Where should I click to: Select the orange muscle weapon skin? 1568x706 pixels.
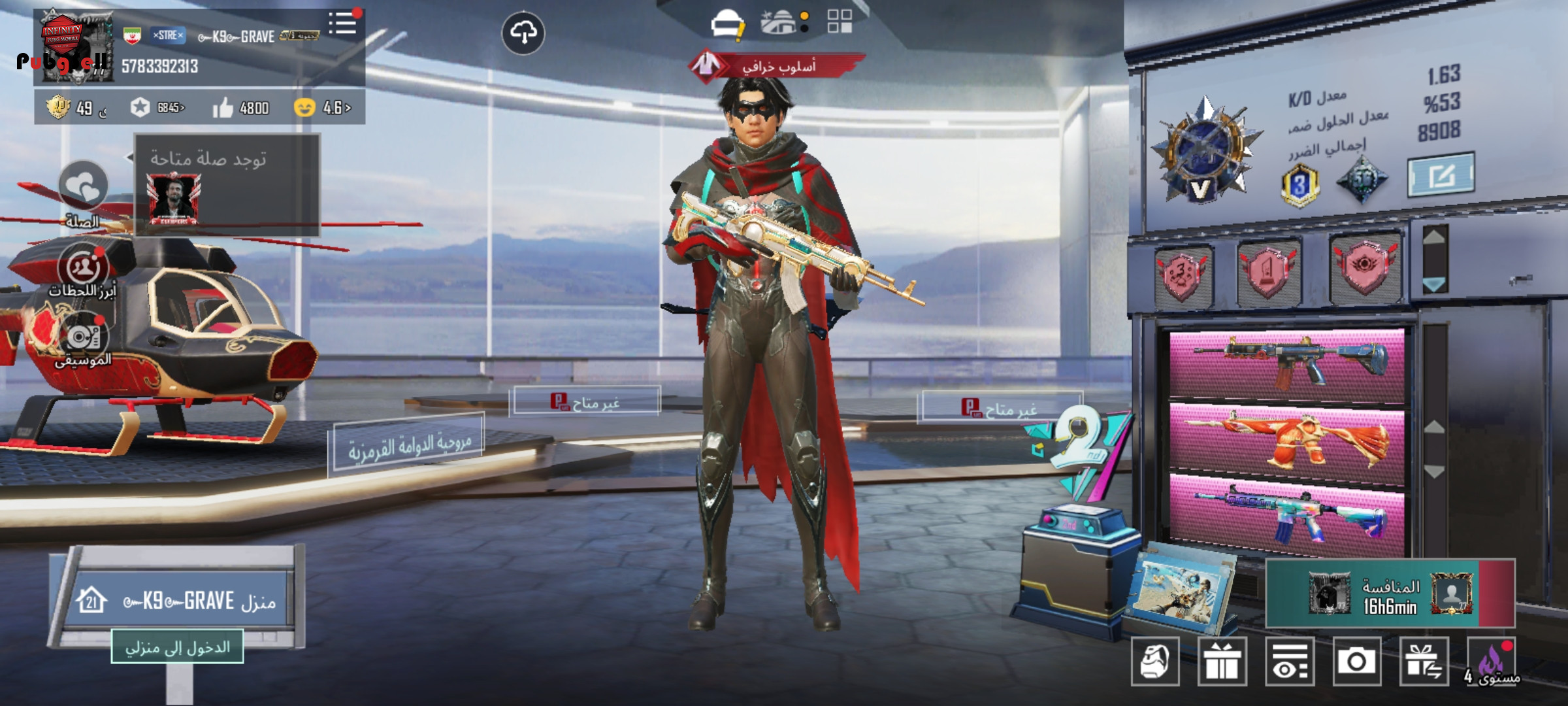coord(1286,439)
